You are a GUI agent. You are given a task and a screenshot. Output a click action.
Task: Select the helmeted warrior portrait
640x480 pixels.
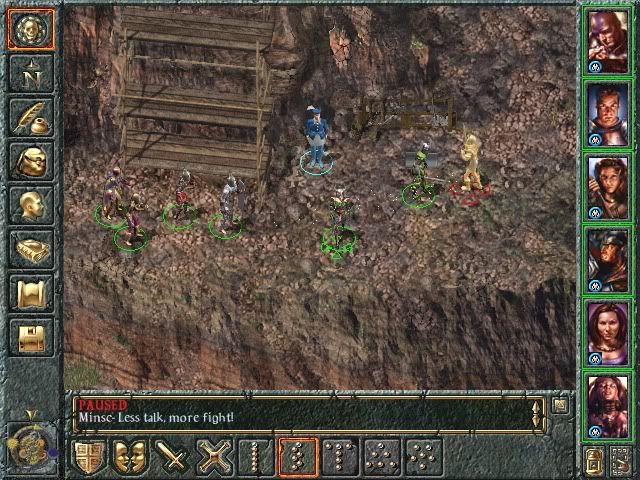609,256
